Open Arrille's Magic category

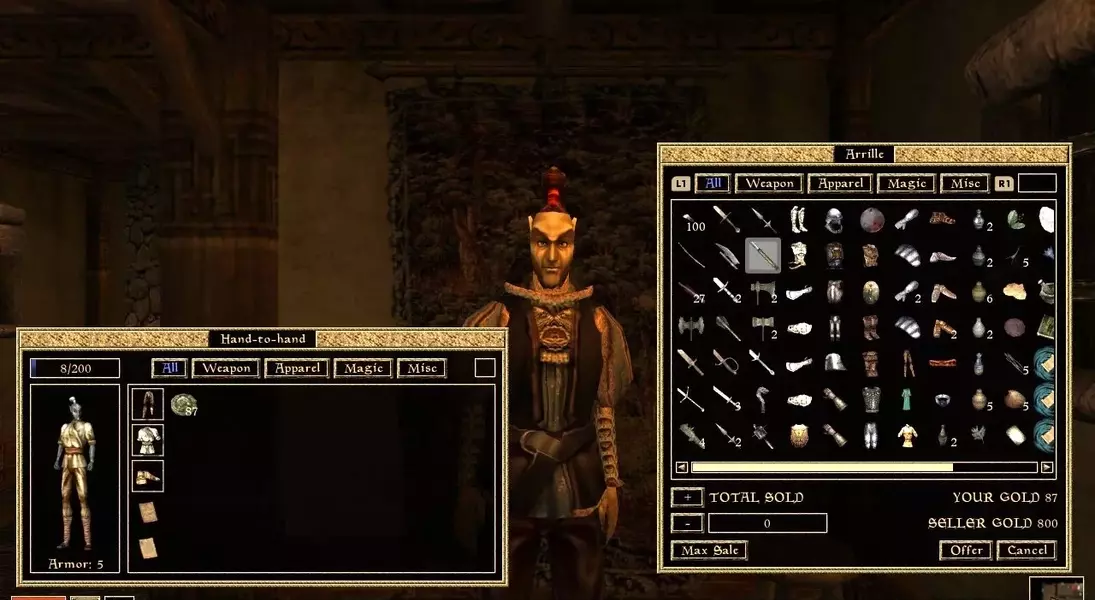coord(907,183)
